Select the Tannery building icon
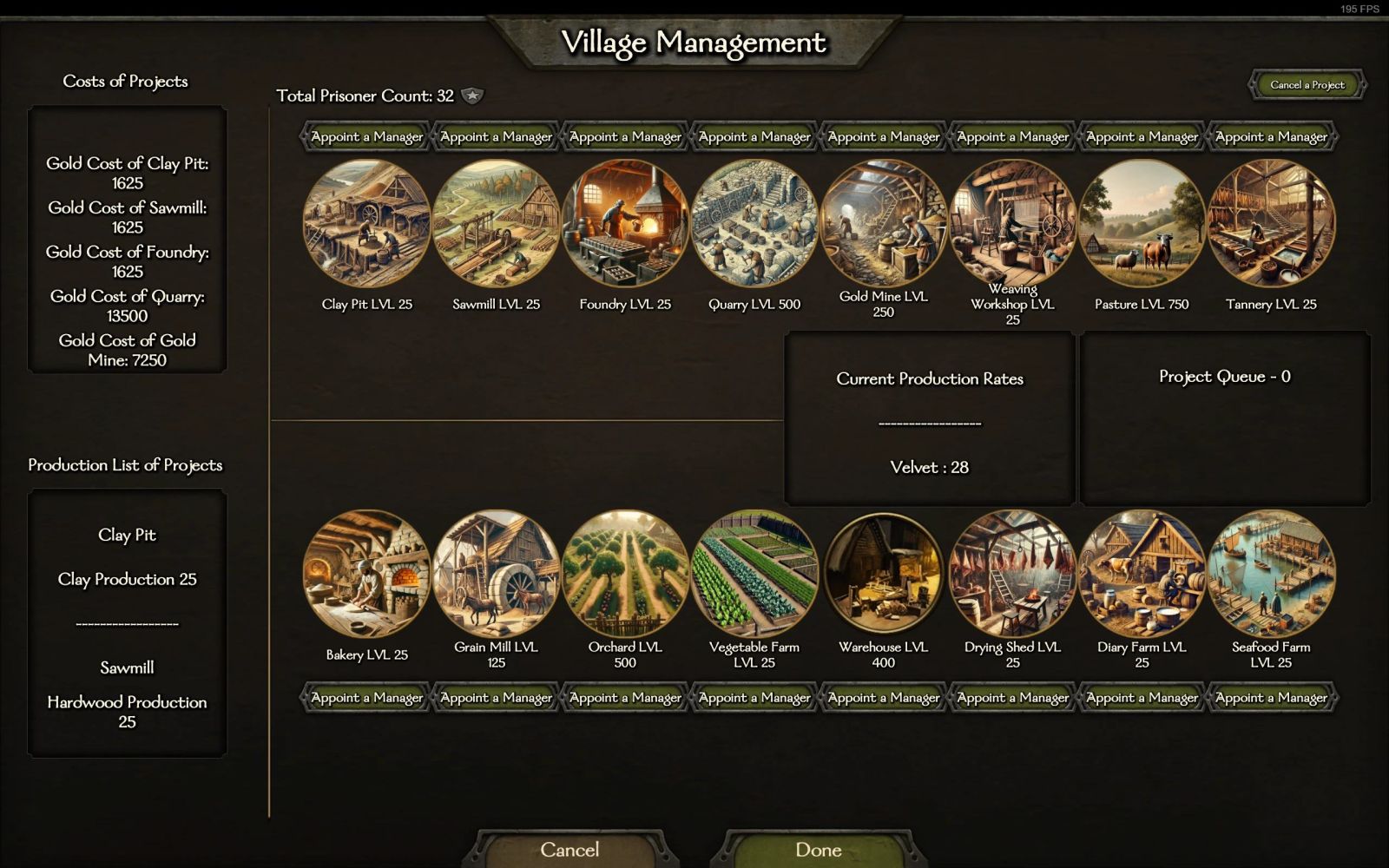This screenshot has height=868, width=1389. pos(1271,223)
